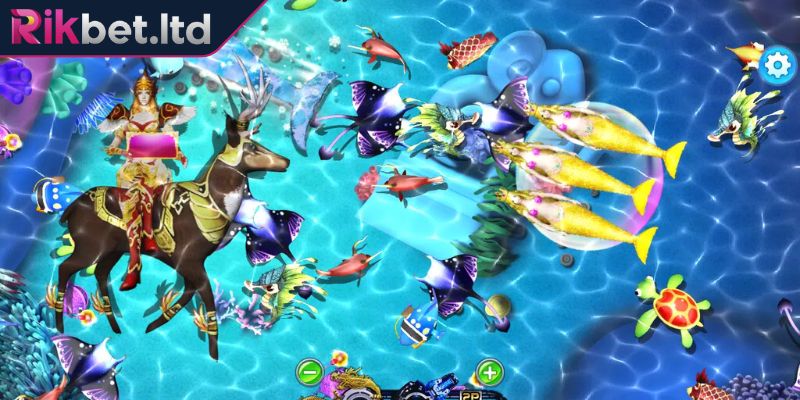Click the Rikbet.ltd logo banner
This screenshot has height=400, width=800.
click(112, 27)
